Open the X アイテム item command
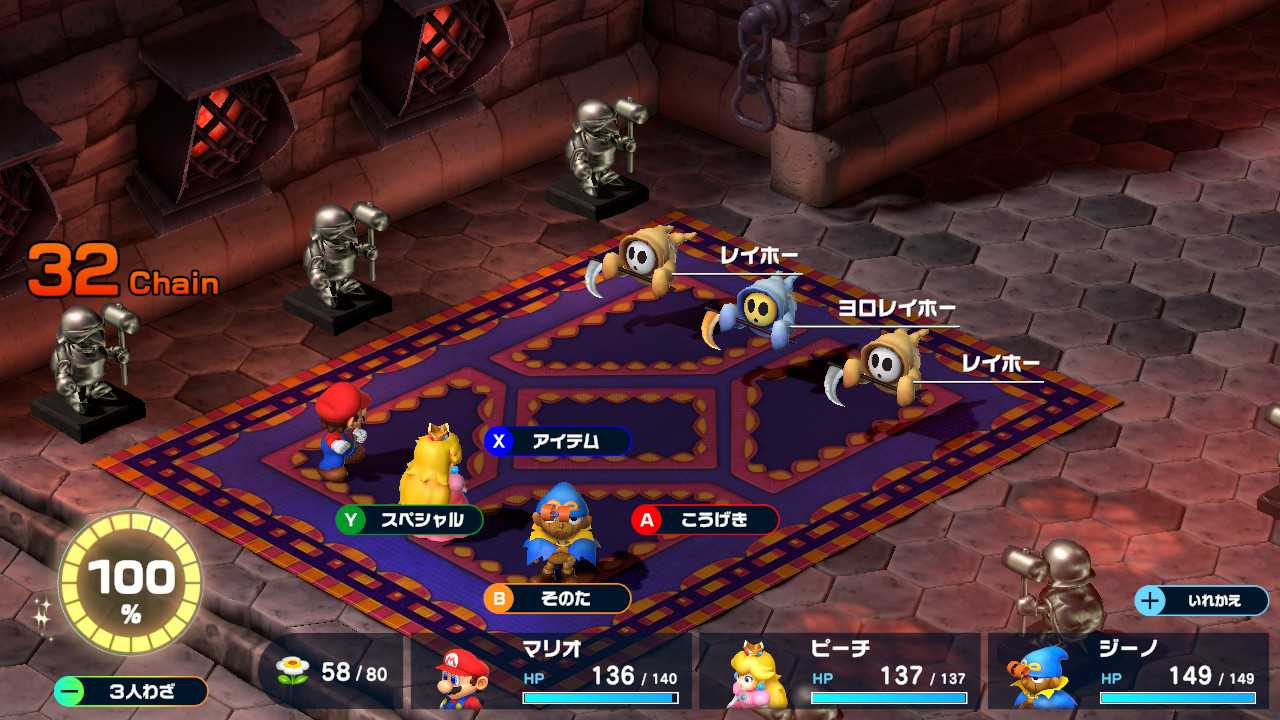Screen dimensions: 1280x720 coord(555,441)
